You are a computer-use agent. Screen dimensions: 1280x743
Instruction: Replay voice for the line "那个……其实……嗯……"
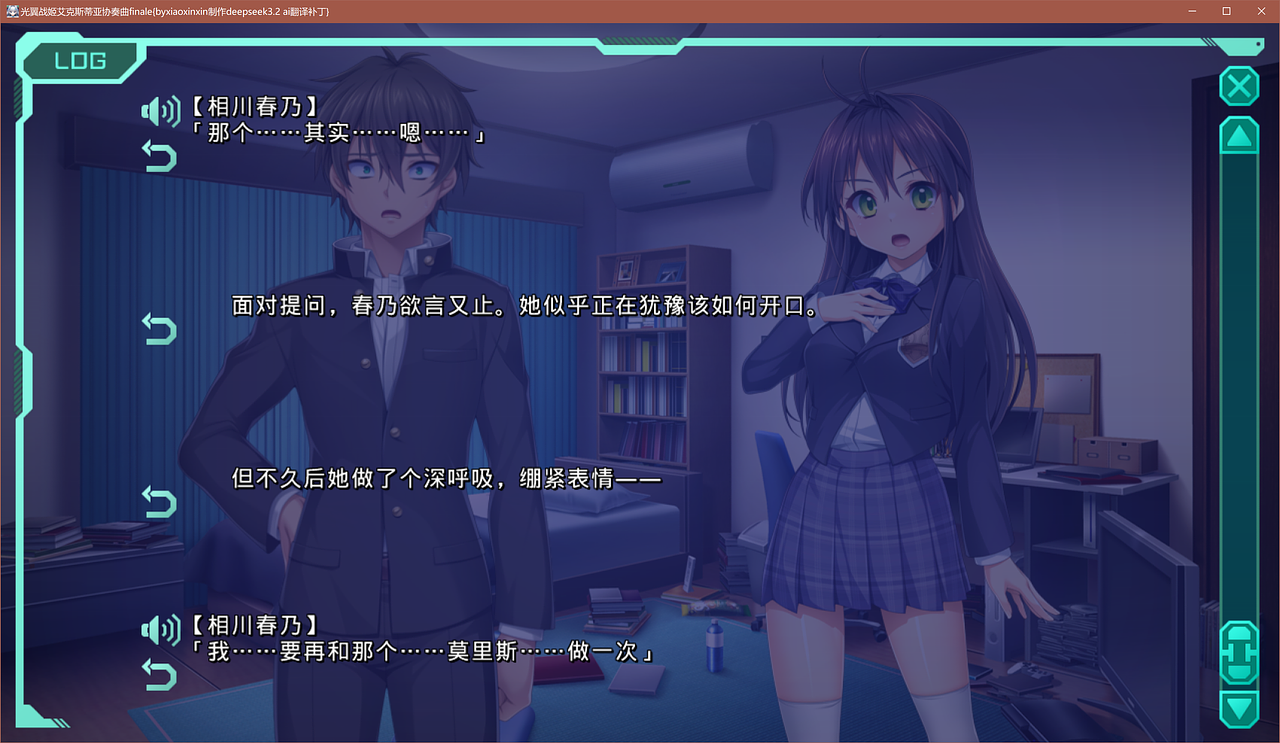[160, 111]
